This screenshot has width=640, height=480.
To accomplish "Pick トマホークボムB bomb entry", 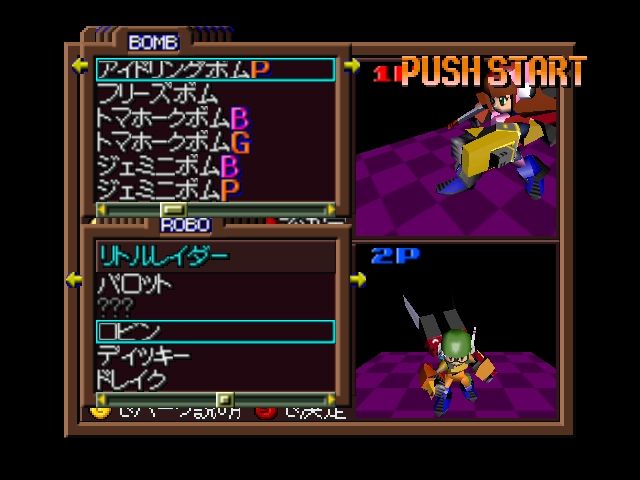I will click(172, 118).
